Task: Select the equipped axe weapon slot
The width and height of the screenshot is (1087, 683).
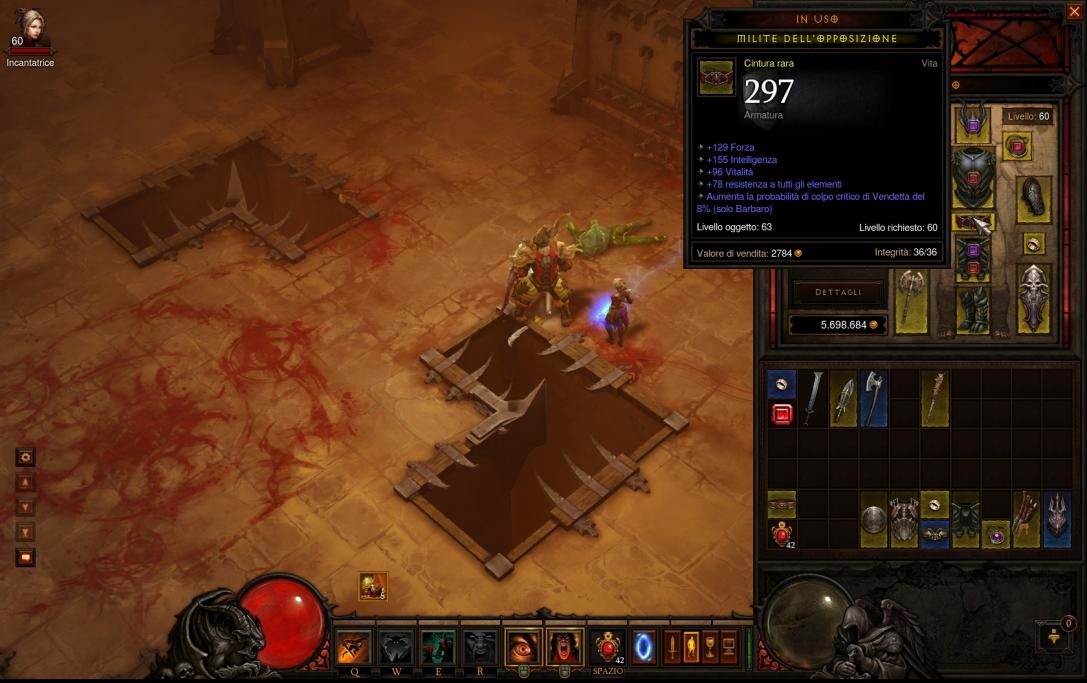Action: [911, 299]
